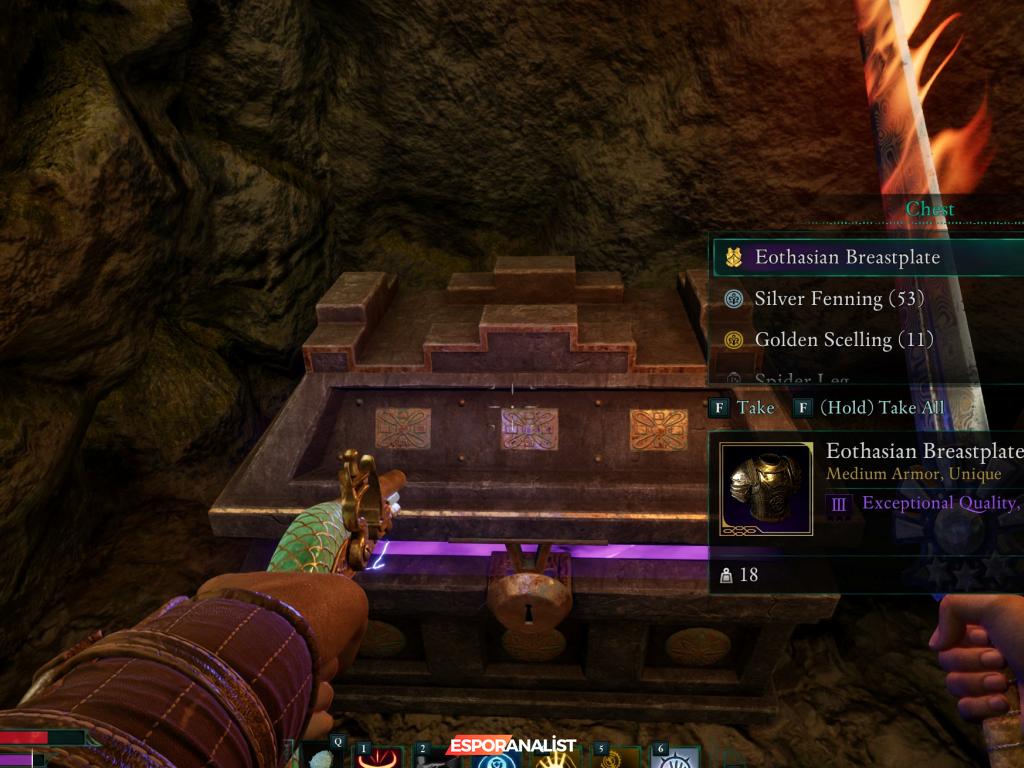The image size is (1024, 768).
Task: Click the Eothasian Breastplate armor thumbnail
Action: [x=766, y=489]
